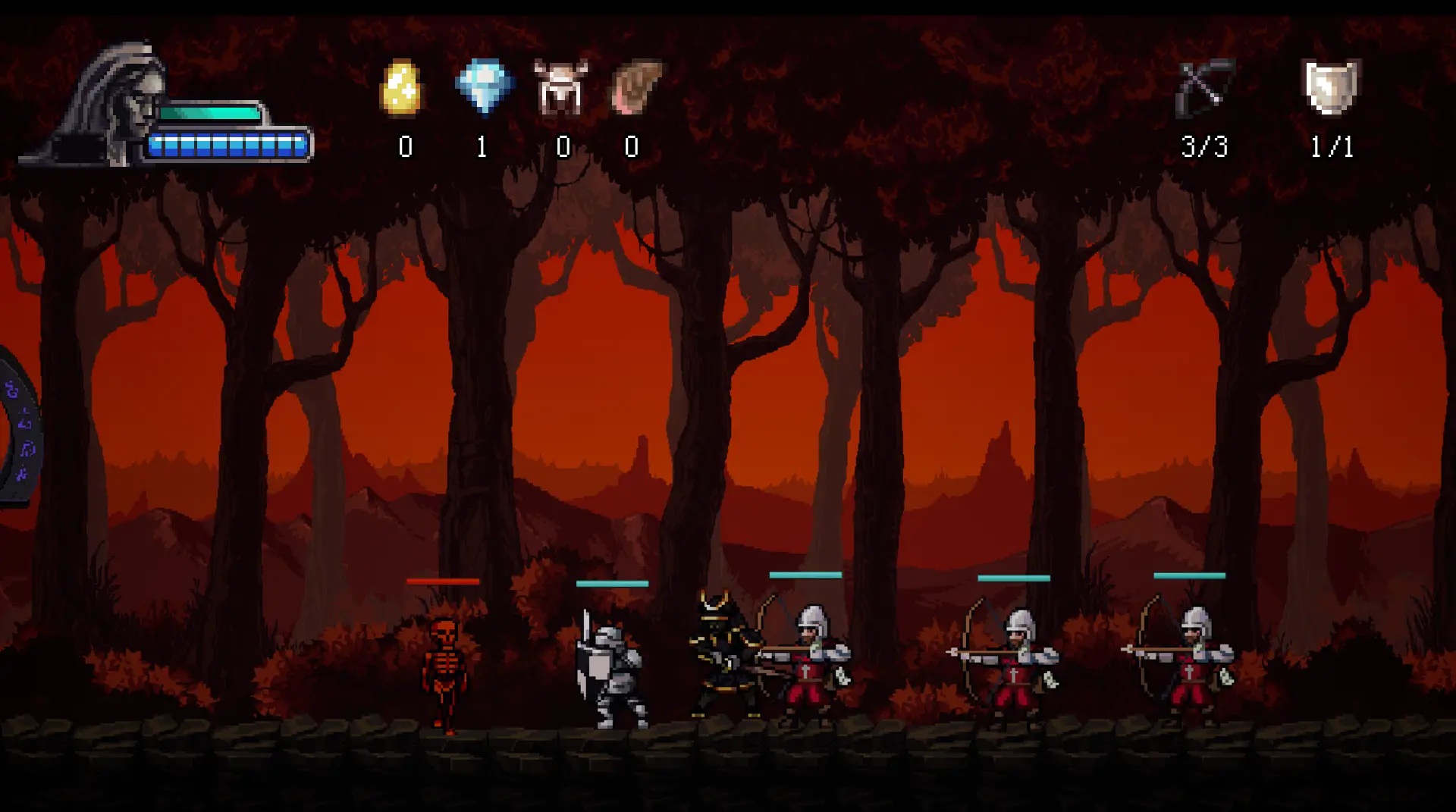Click the horned skull resource icon
The image size is (1456, 812).
(x=560, y=88)
